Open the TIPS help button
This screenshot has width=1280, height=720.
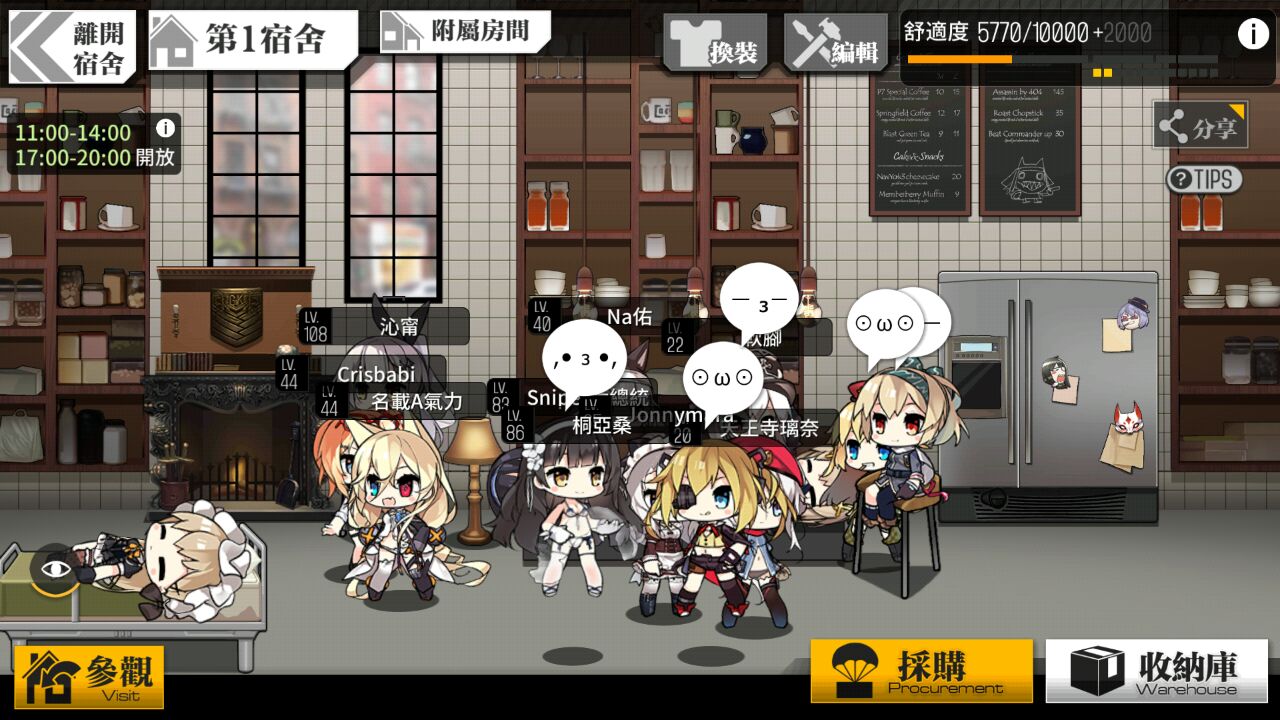[1204, 180]
